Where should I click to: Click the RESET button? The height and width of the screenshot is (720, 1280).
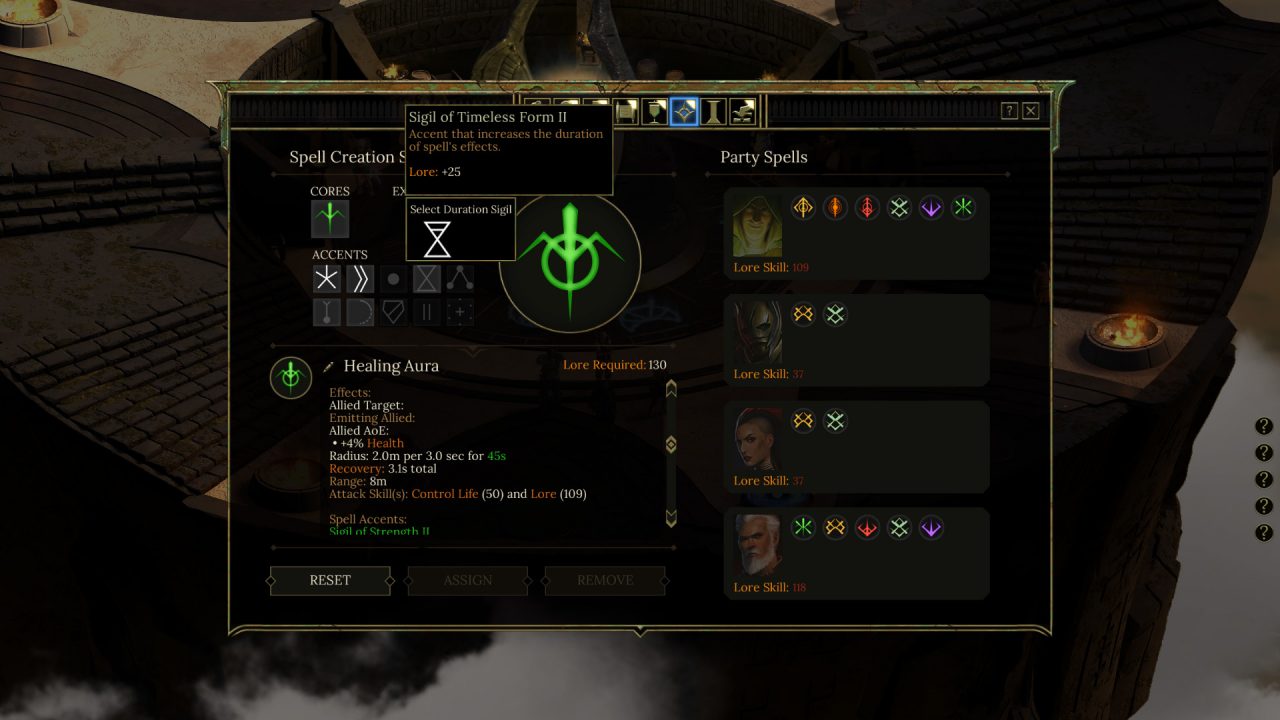[x=330, y=580]
